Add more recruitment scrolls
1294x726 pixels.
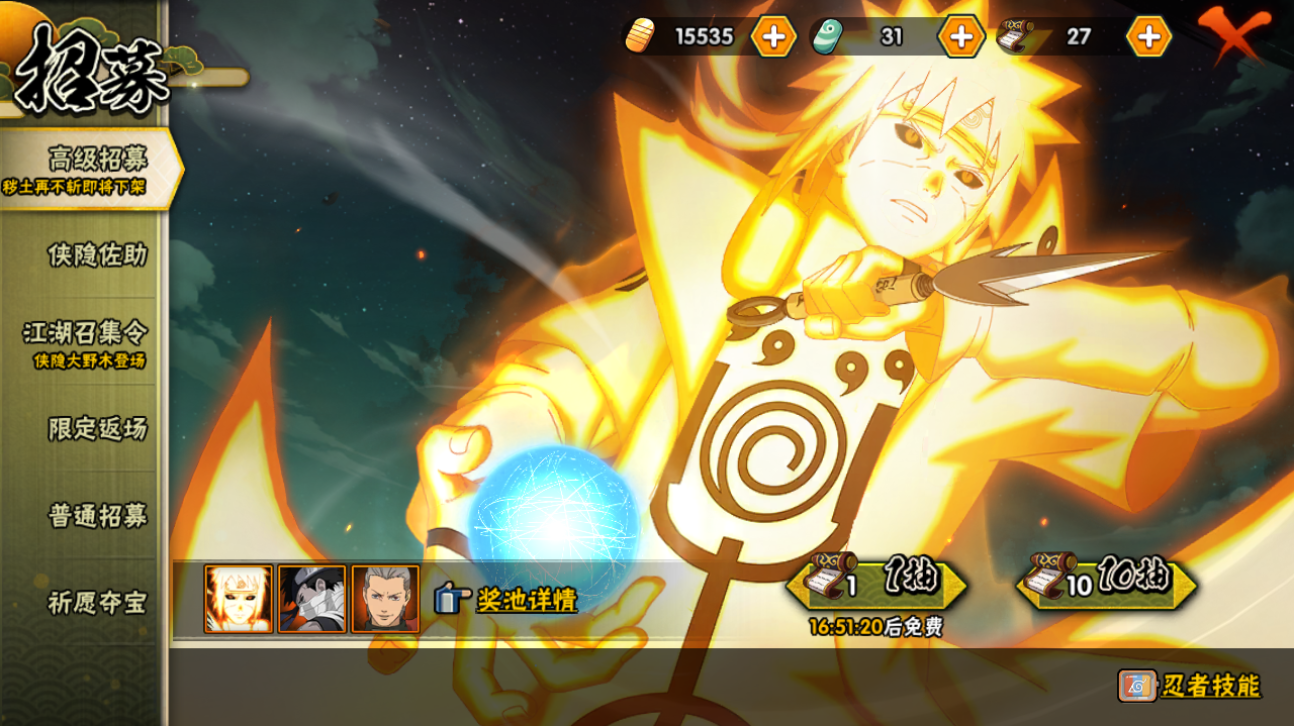1149,37
